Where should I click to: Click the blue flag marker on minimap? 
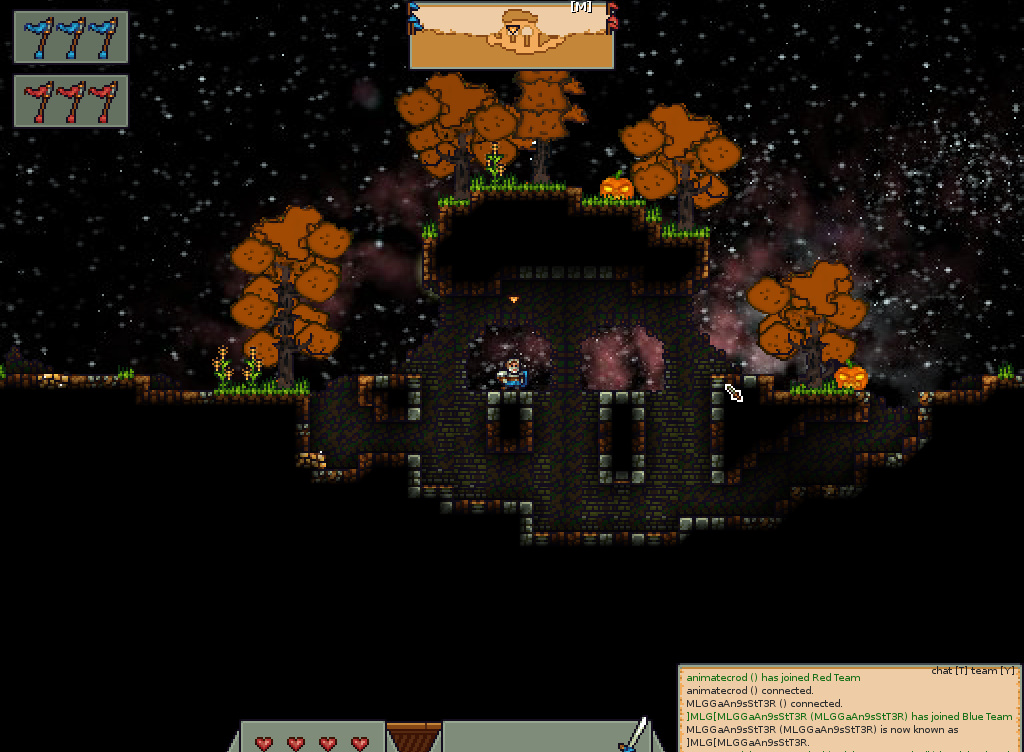point(414,17)
